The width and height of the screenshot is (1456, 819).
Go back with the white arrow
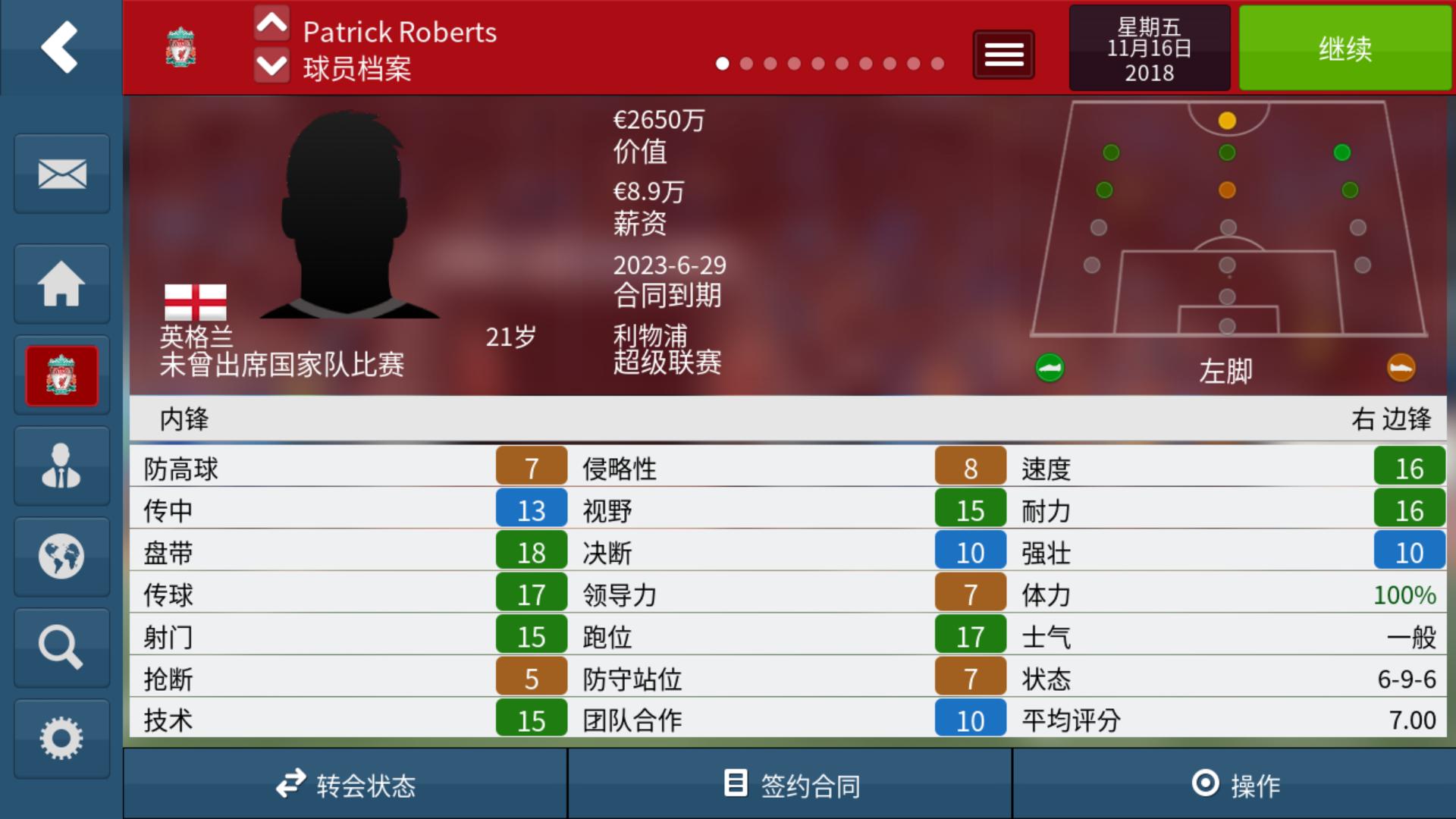tap(60, 47)
